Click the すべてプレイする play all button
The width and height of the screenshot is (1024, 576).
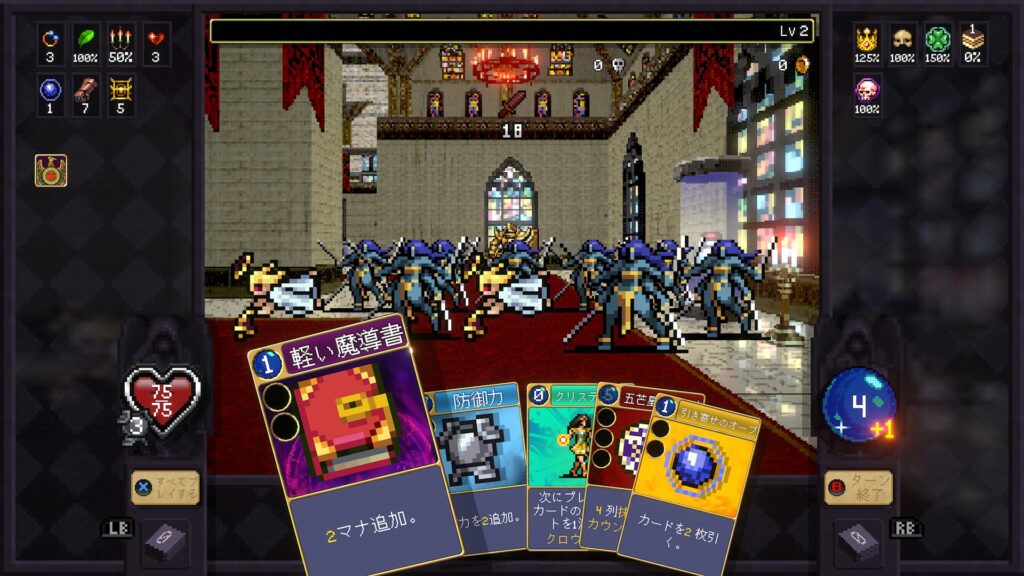click(165, 487)
